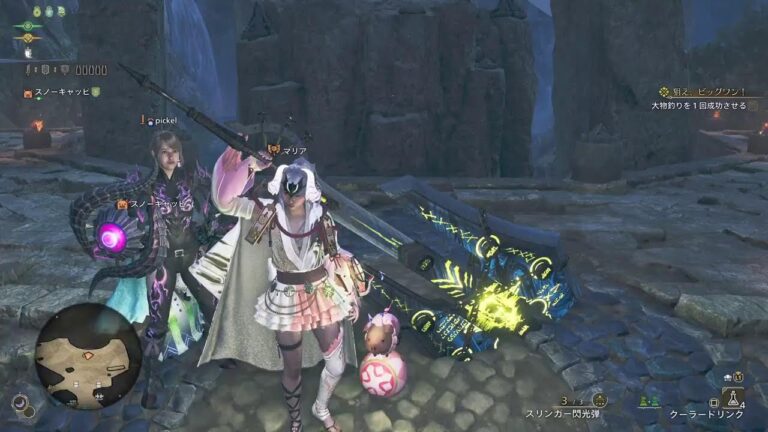Select the pickel player name tag

coord(160,121)
